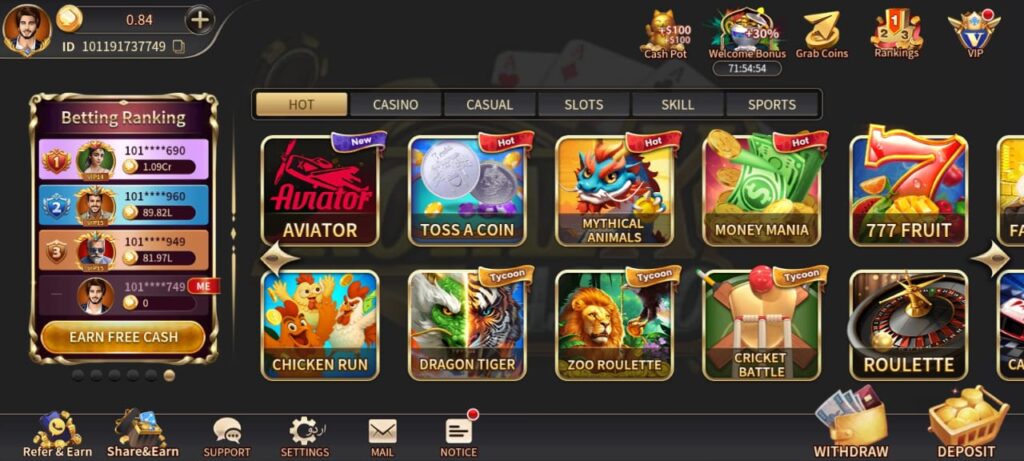The height and width of the screenshot is (461, 1024).
Task: Open the Withdraw screen
Action: (x=851, y=426)
